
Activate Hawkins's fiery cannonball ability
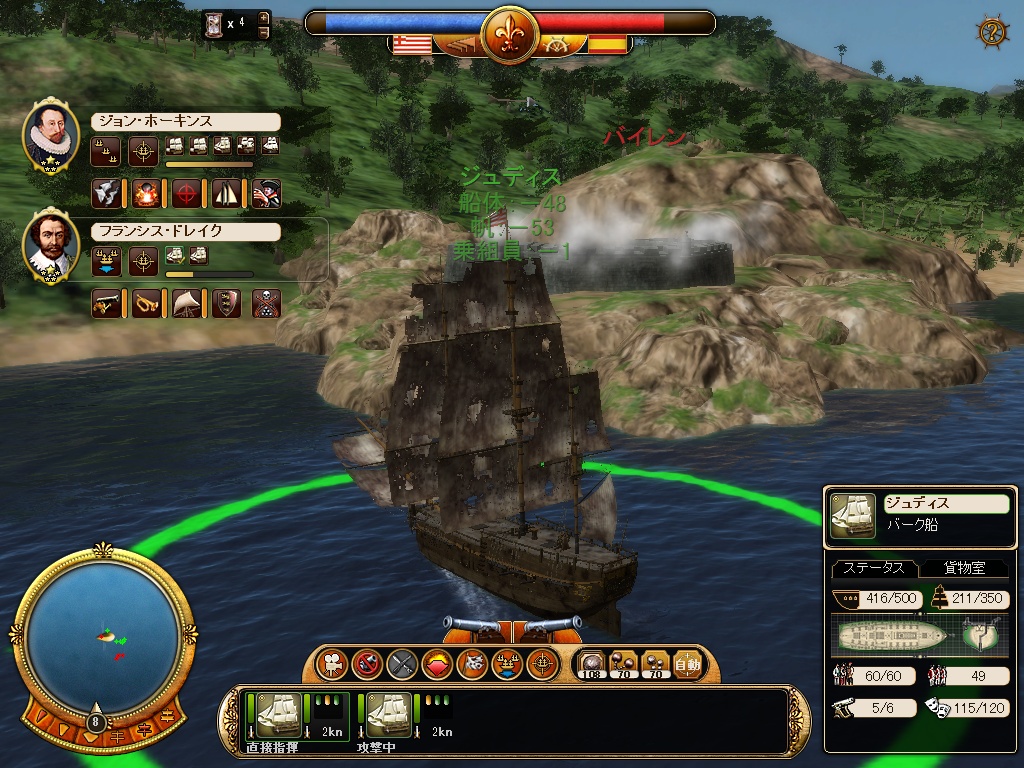(145, 193)
